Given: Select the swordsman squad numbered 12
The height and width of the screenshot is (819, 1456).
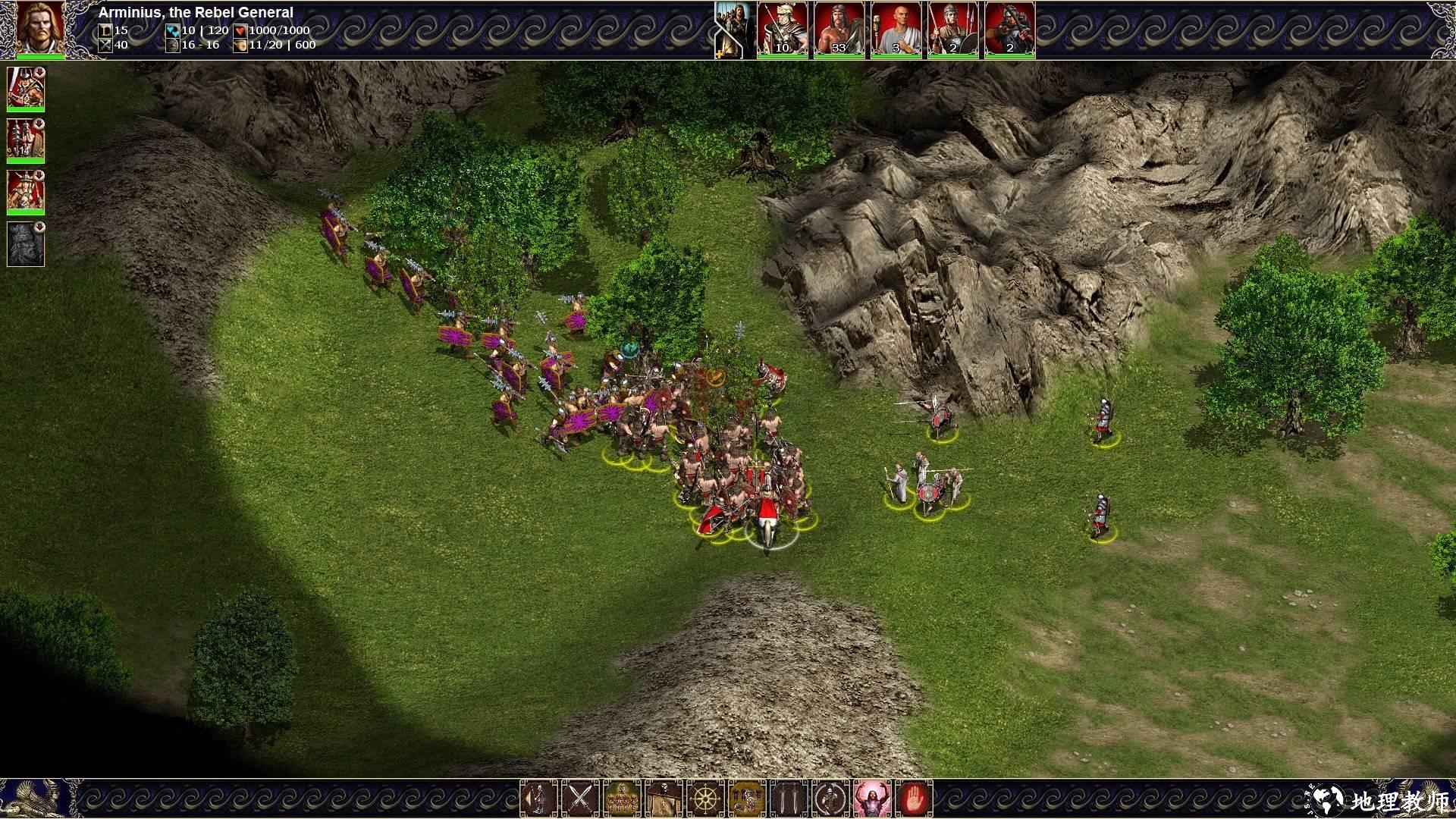Looking at the screenshot, I should pyautogui.click(x=26, y=89).
